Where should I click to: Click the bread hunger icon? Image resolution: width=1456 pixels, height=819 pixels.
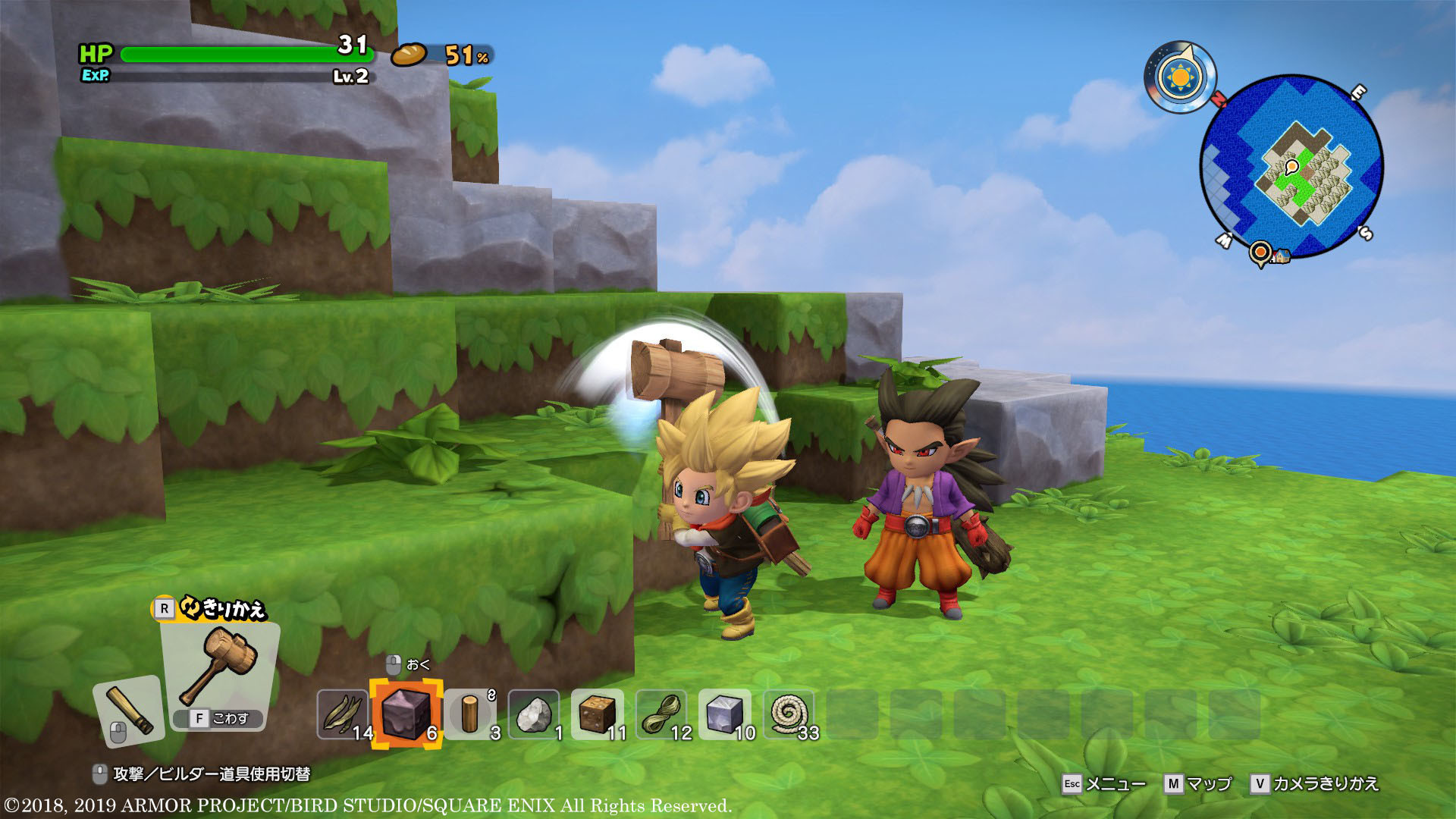tap(410, 55)
